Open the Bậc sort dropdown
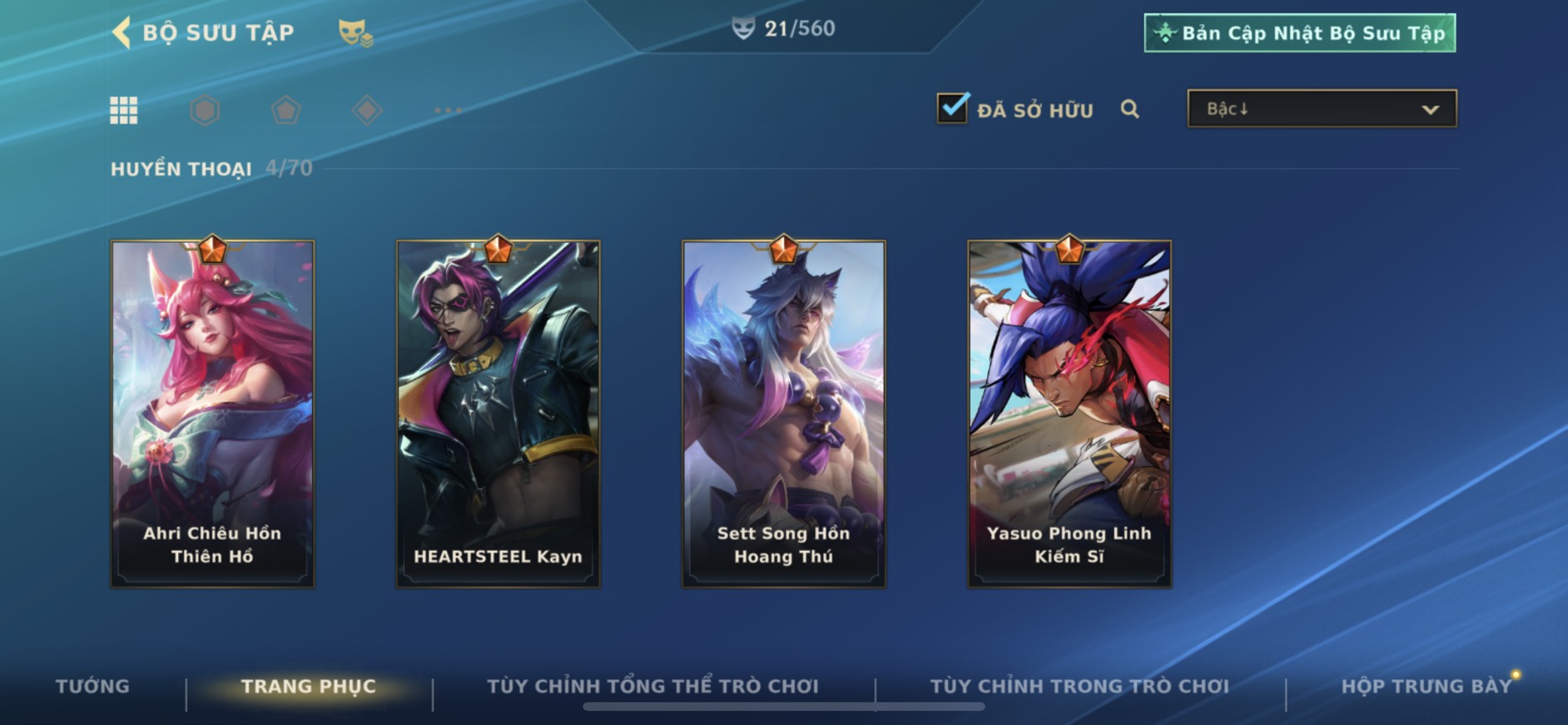Viewport: 1568px width, 725px height. 1322,109
